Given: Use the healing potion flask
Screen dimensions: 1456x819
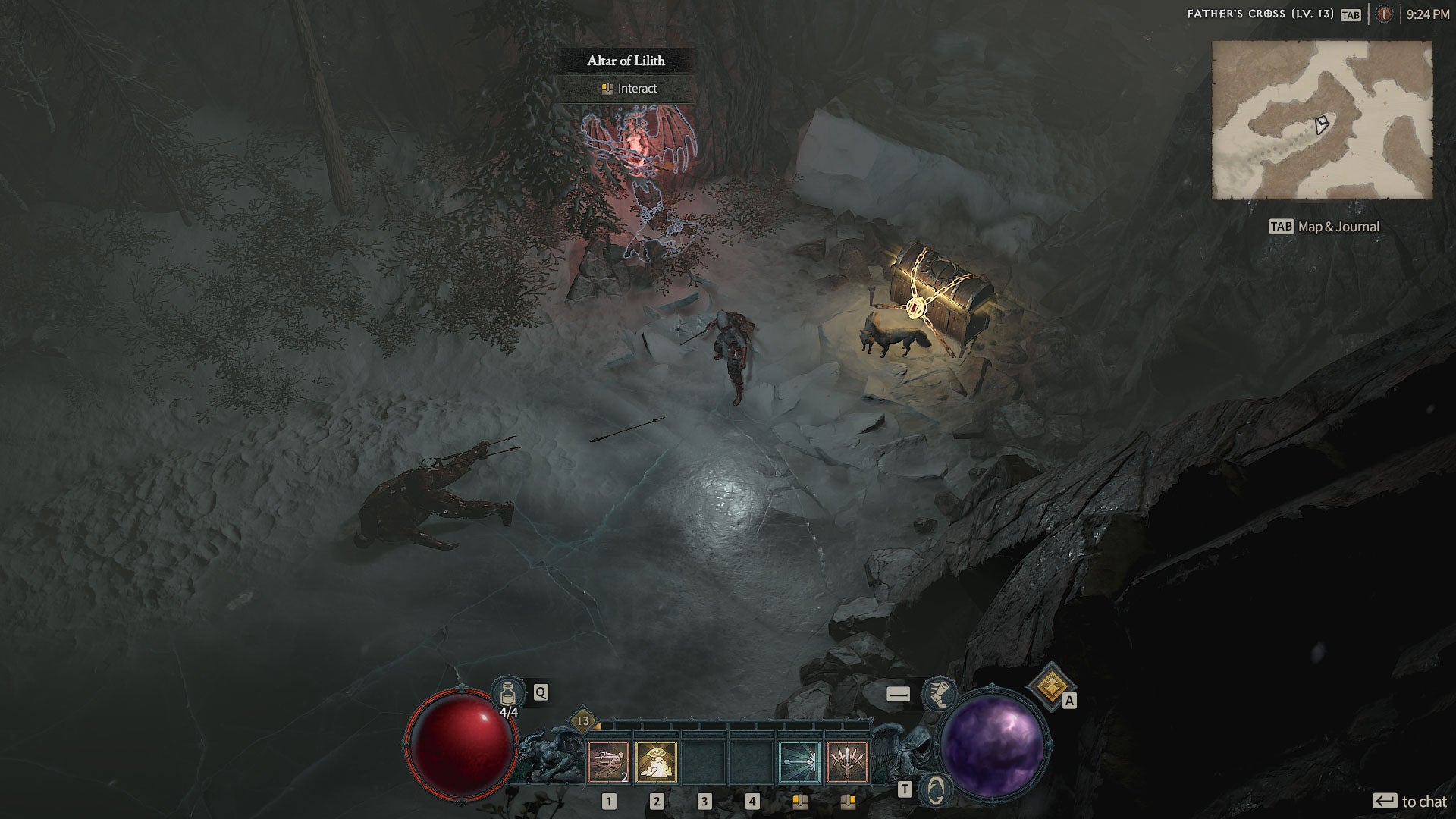Looking at the screenshot, I should click(x=508, y=693).
